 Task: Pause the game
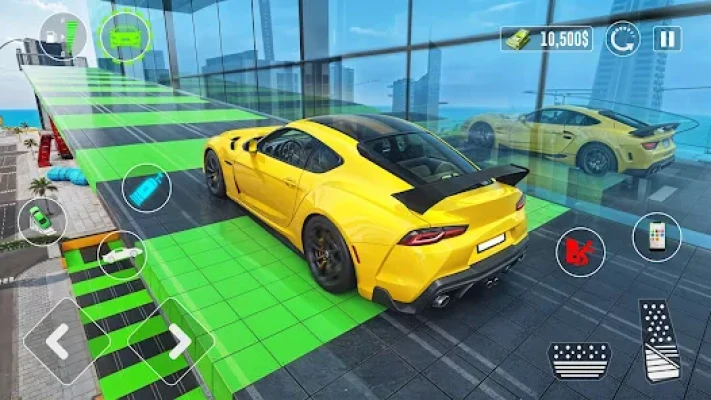(667, 39)
